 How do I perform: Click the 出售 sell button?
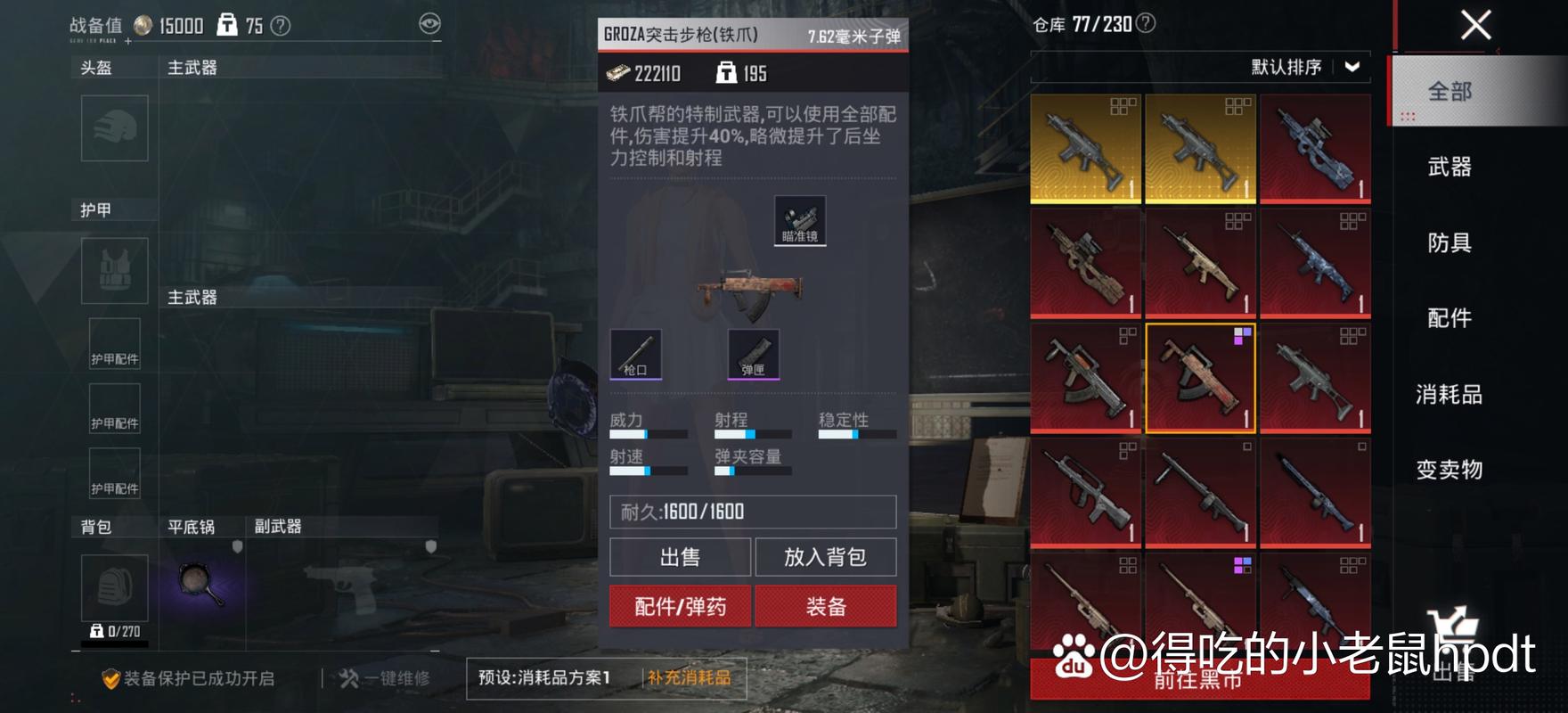coord(679,557)
